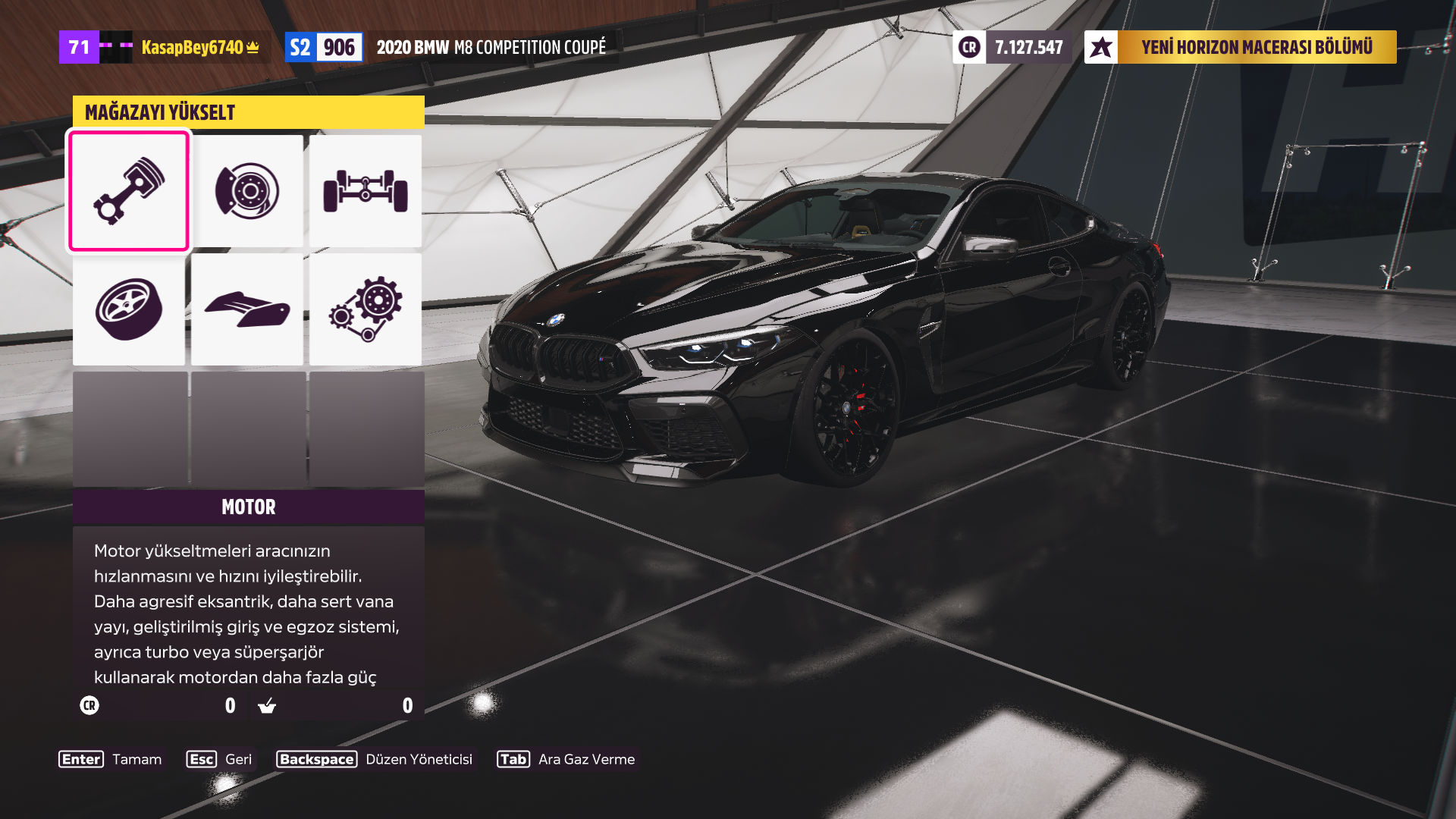
Task: Select the Motor piston upgrade tile
Action: pyautogui.click(x=129, y=191)
